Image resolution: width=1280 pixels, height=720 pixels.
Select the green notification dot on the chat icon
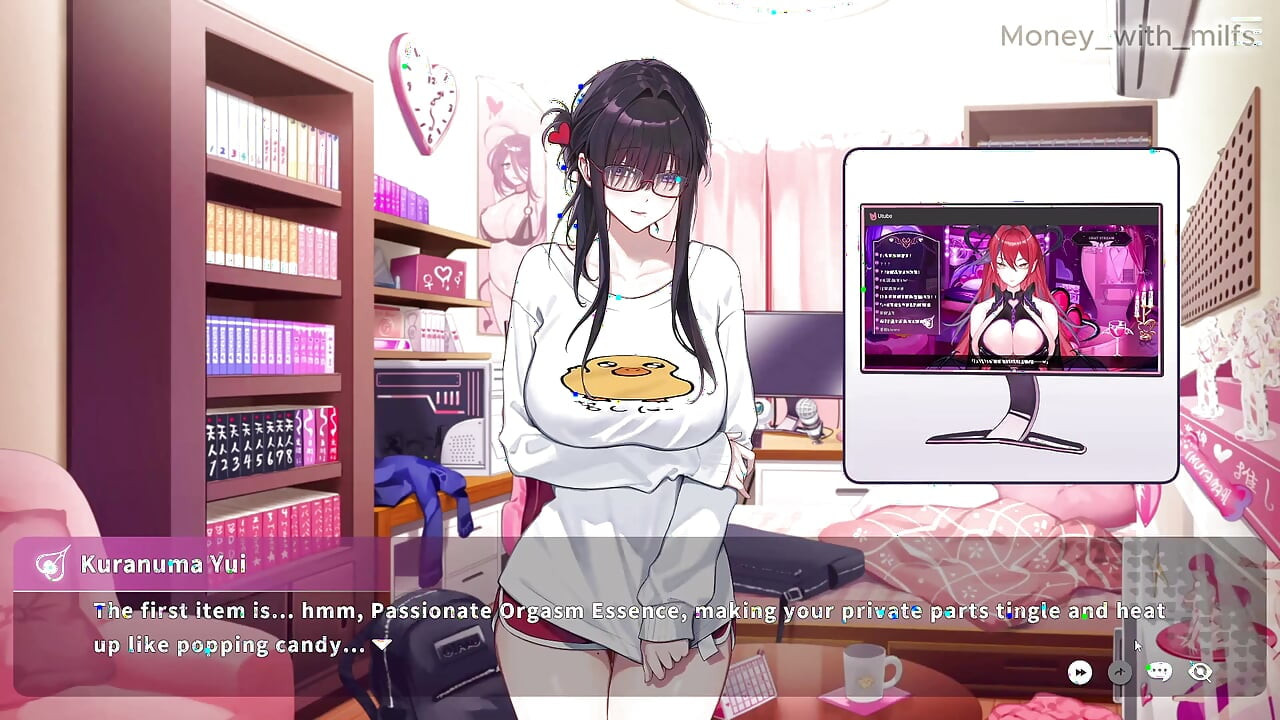(1149, 667)
